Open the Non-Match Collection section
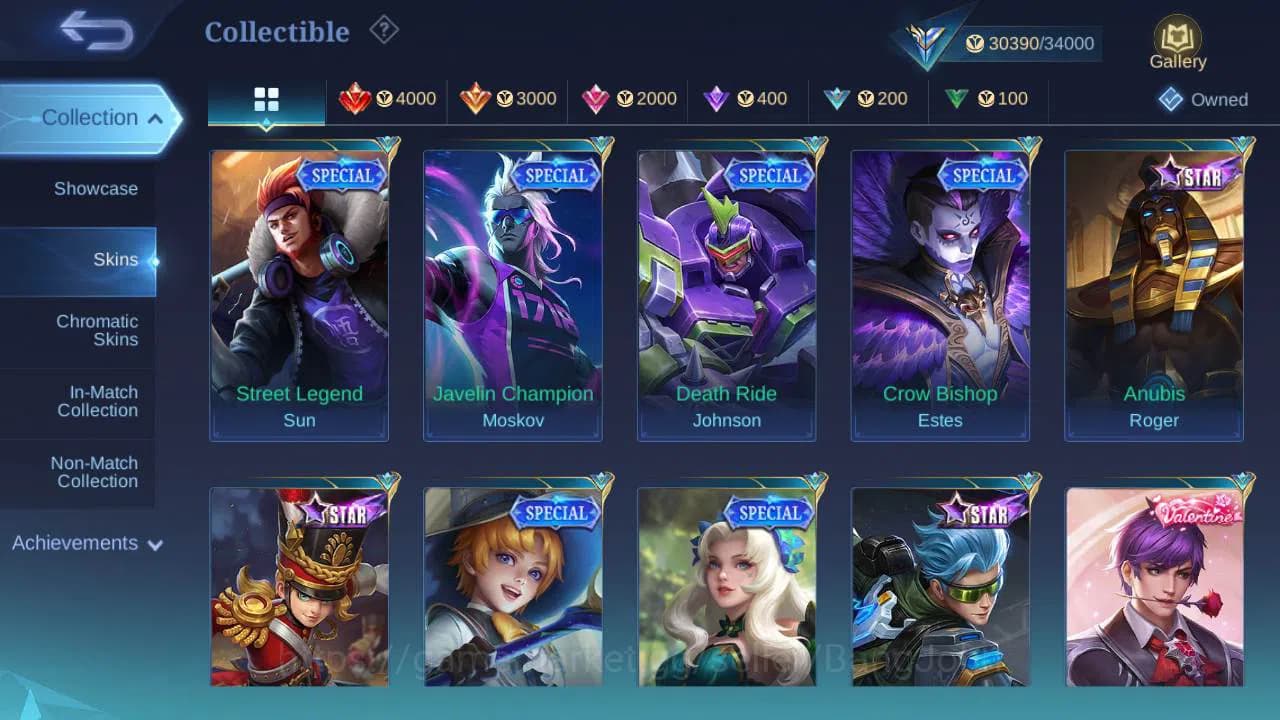This screenshot has height=720, width=1280. click(95, 472)
